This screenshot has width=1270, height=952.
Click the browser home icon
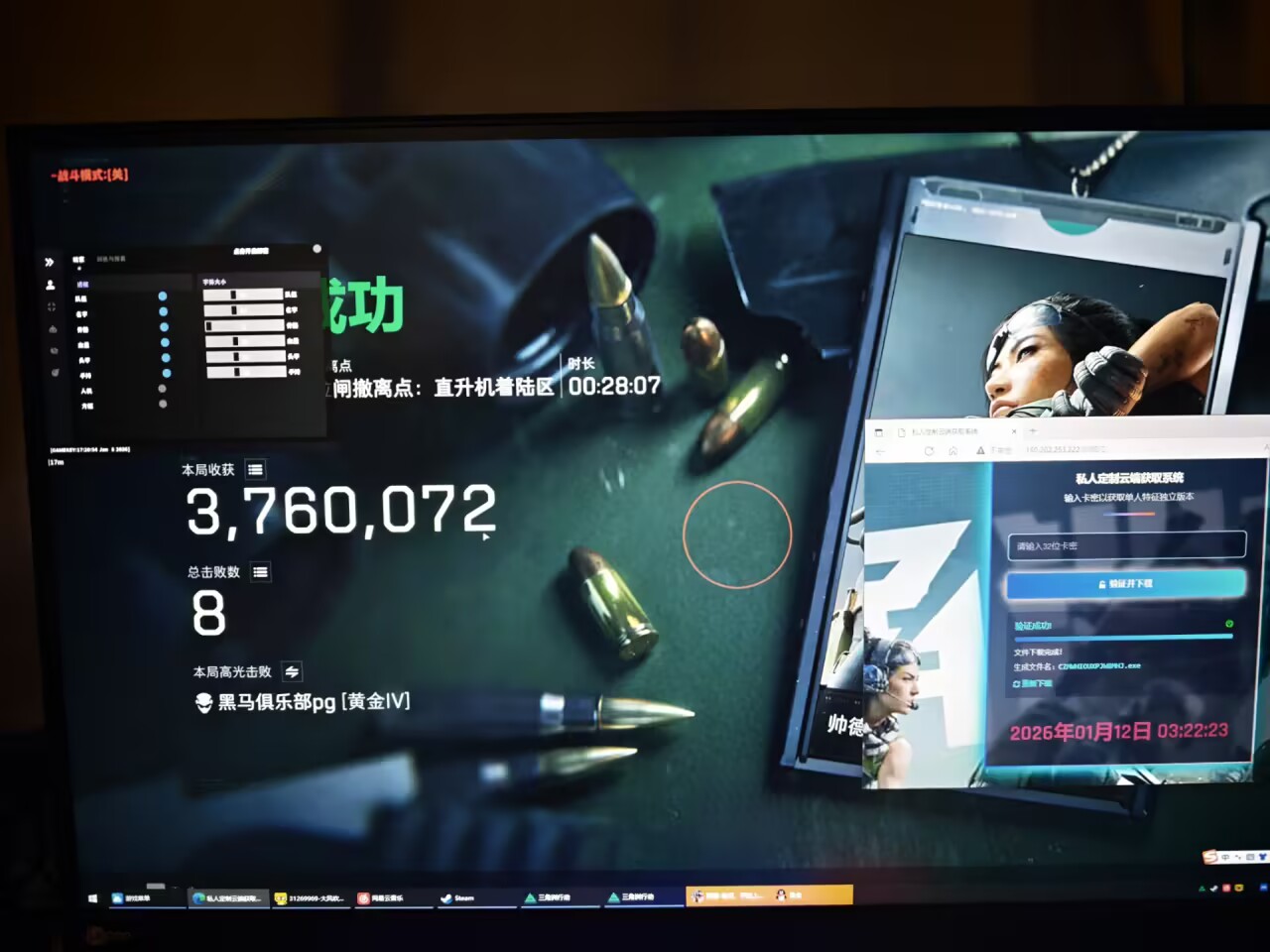952,449
